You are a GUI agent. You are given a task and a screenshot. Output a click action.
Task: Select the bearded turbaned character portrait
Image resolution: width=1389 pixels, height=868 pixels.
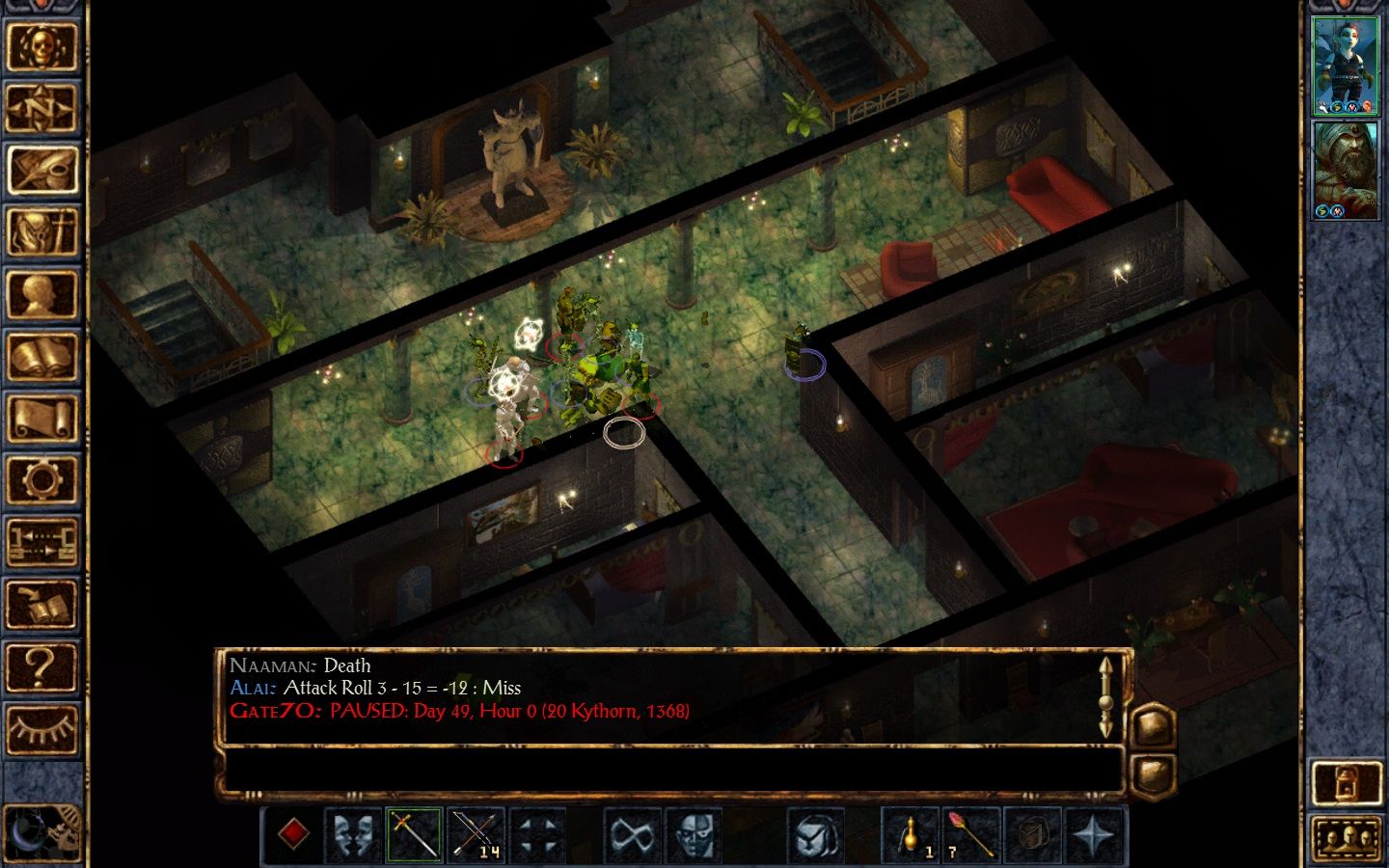click(x=1347, y=171)
